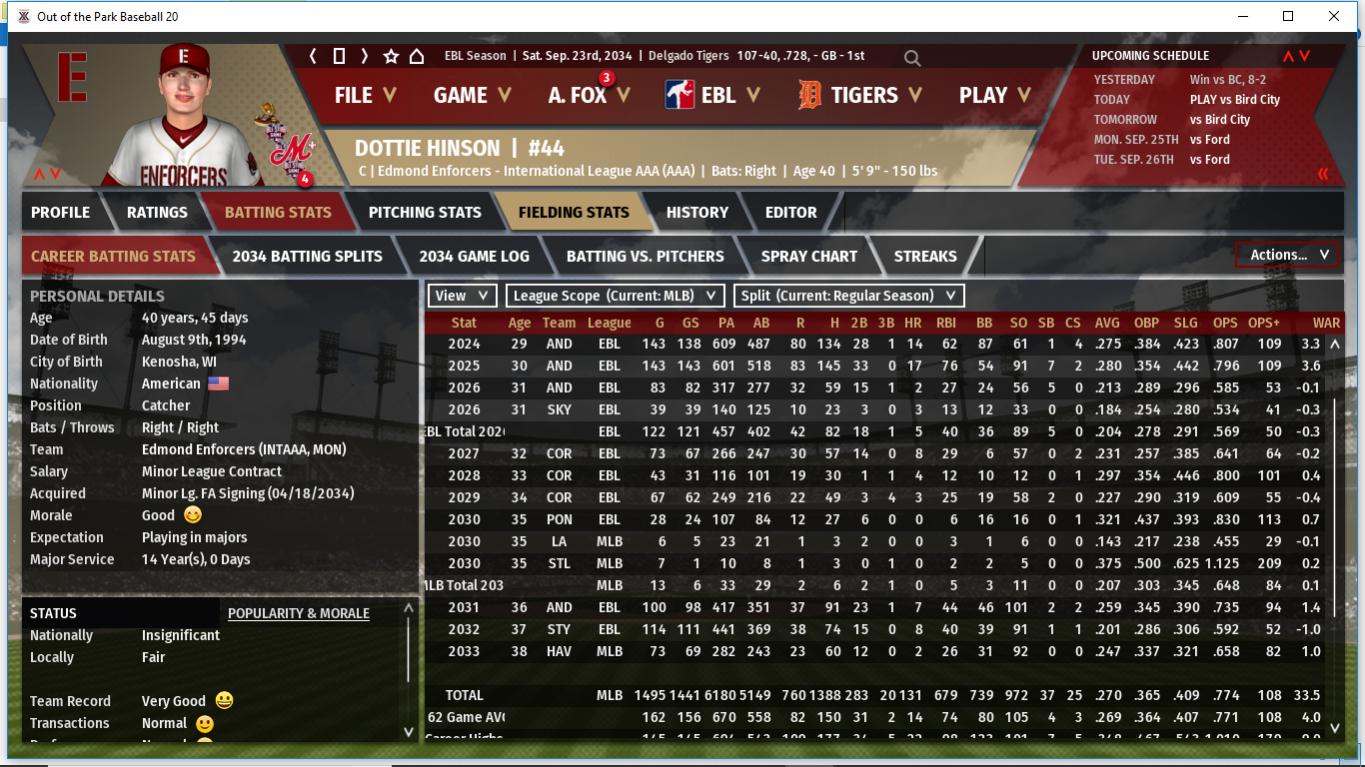Open the 2034 GAME LOG subtab

tap(474, 256)
